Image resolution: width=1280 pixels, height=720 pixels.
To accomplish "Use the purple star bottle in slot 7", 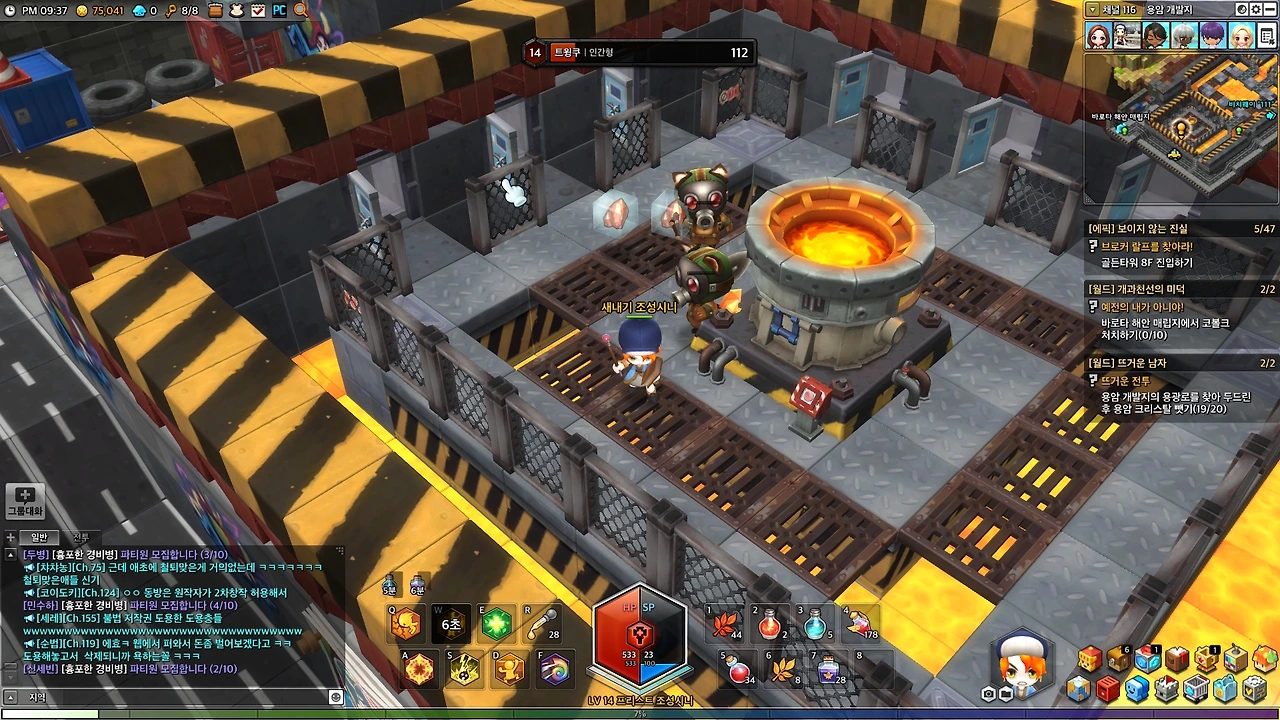I will pyautogui.click(x=828, y=670).
